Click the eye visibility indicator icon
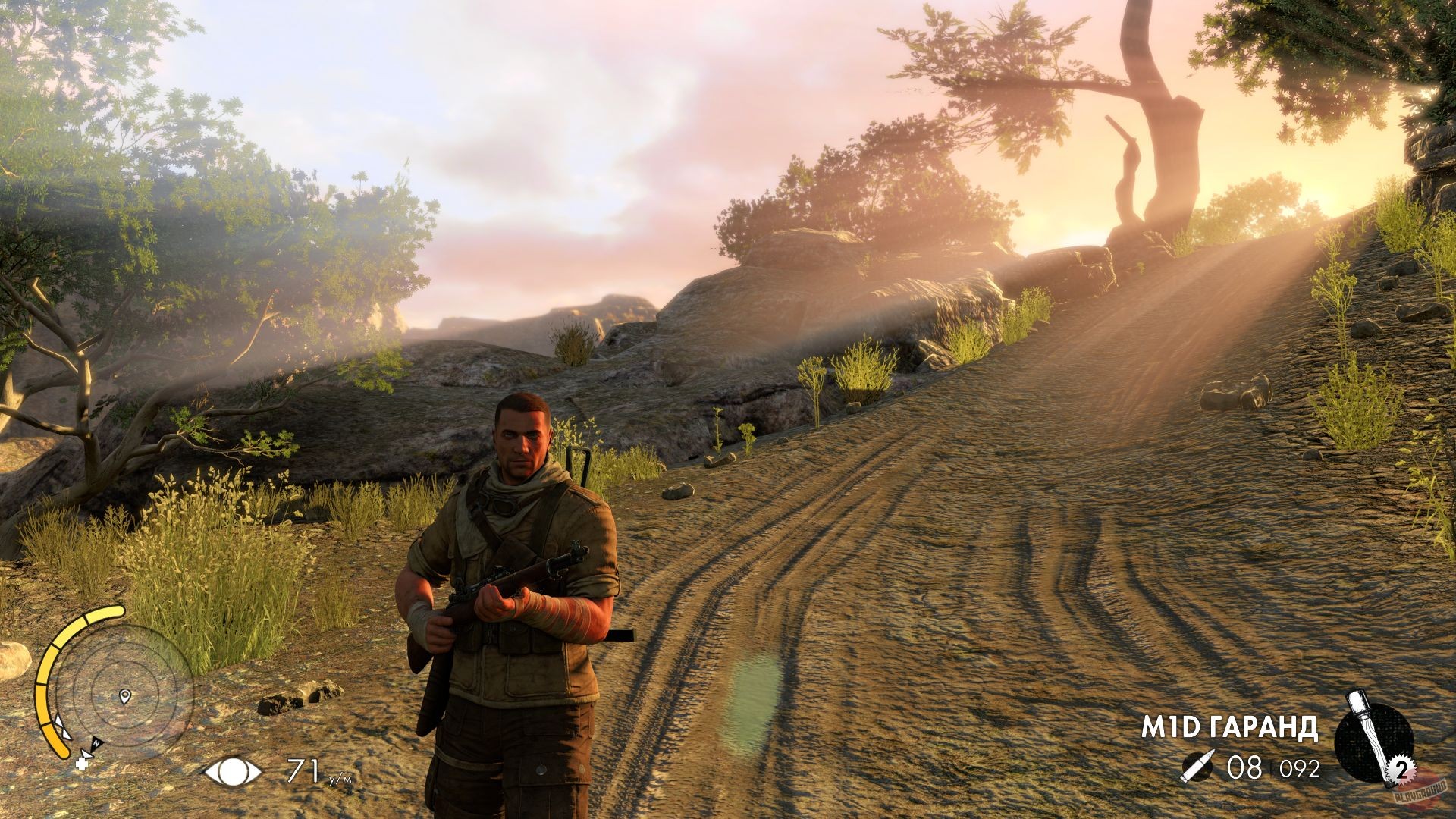This screenshot has height=819, width=1456. point(234,772)
